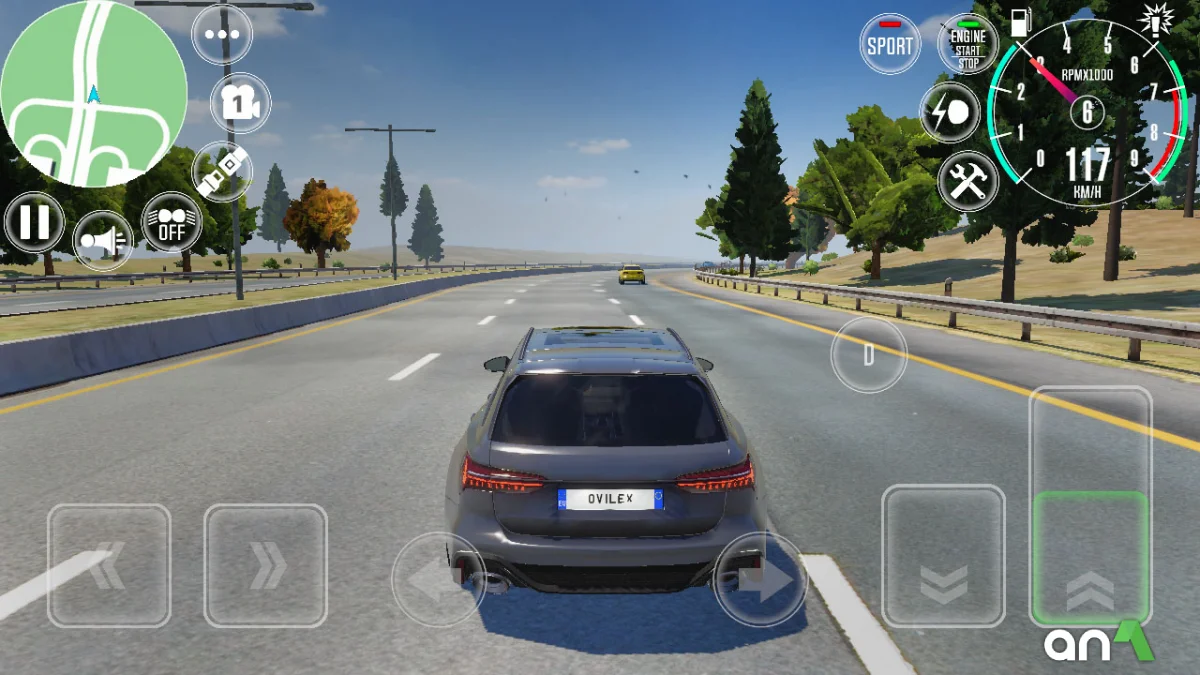
Task: Tap the ENGINE START STOP button
Action: tap(968, 44)
